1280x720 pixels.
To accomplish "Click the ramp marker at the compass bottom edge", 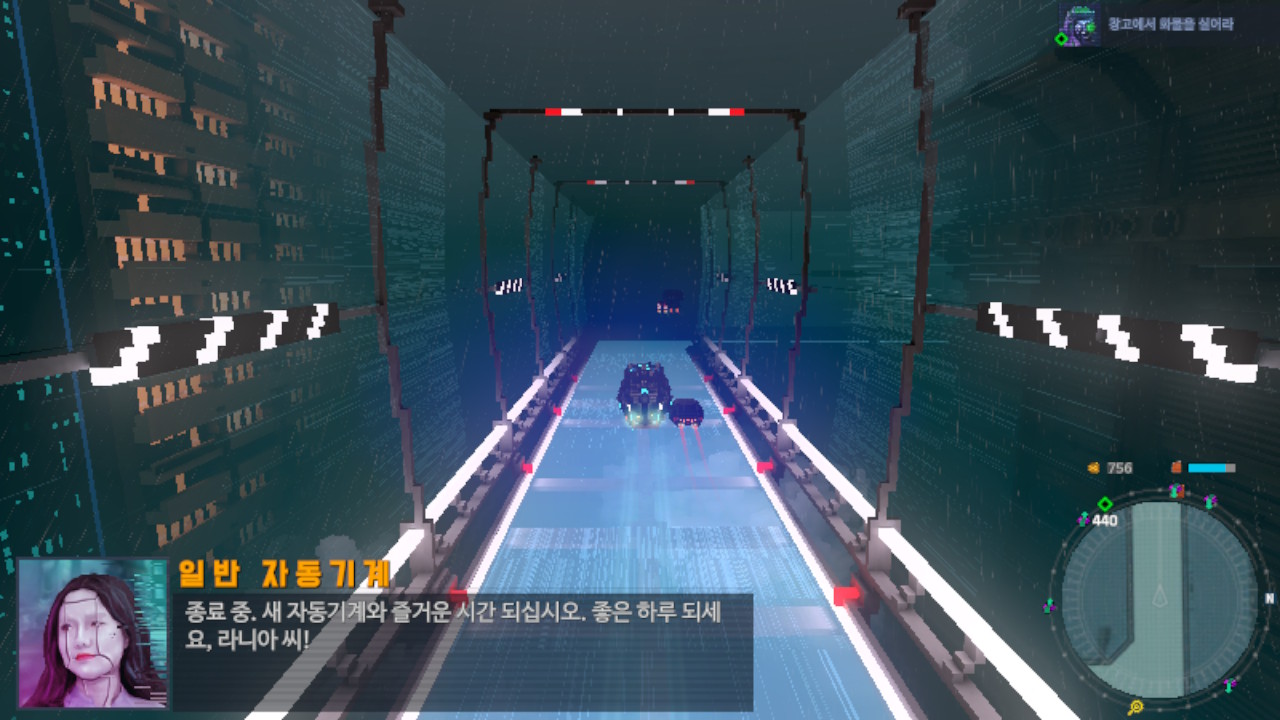I will (x=1229, y=684).
